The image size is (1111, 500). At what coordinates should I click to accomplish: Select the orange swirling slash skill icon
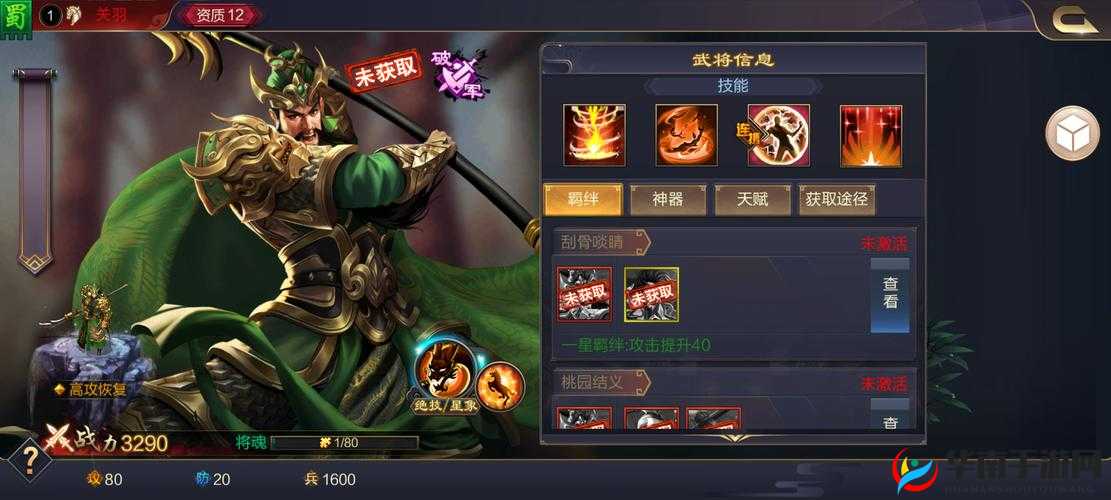coord(686,135)
